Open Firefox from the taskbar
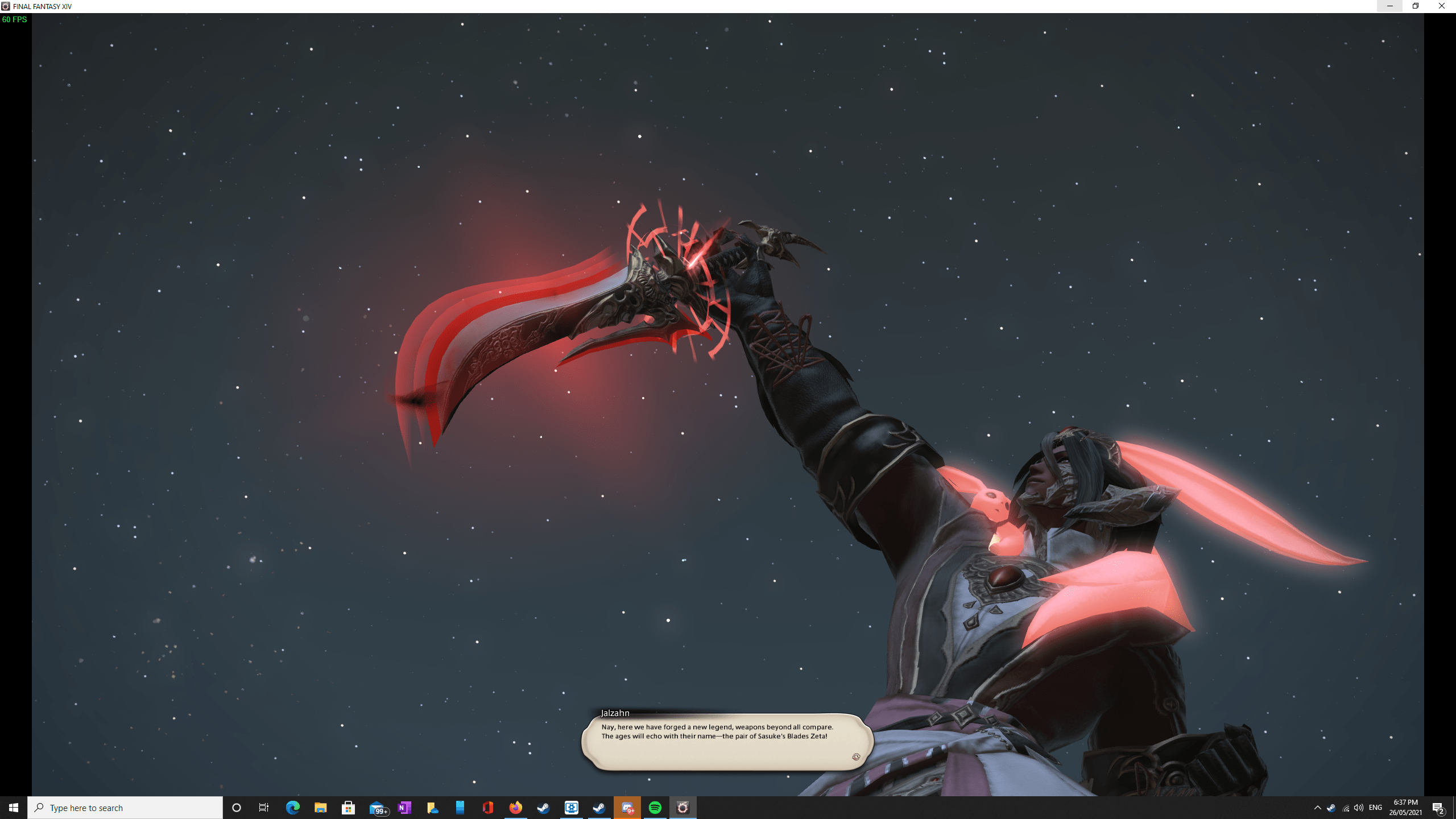 (515, 807)
